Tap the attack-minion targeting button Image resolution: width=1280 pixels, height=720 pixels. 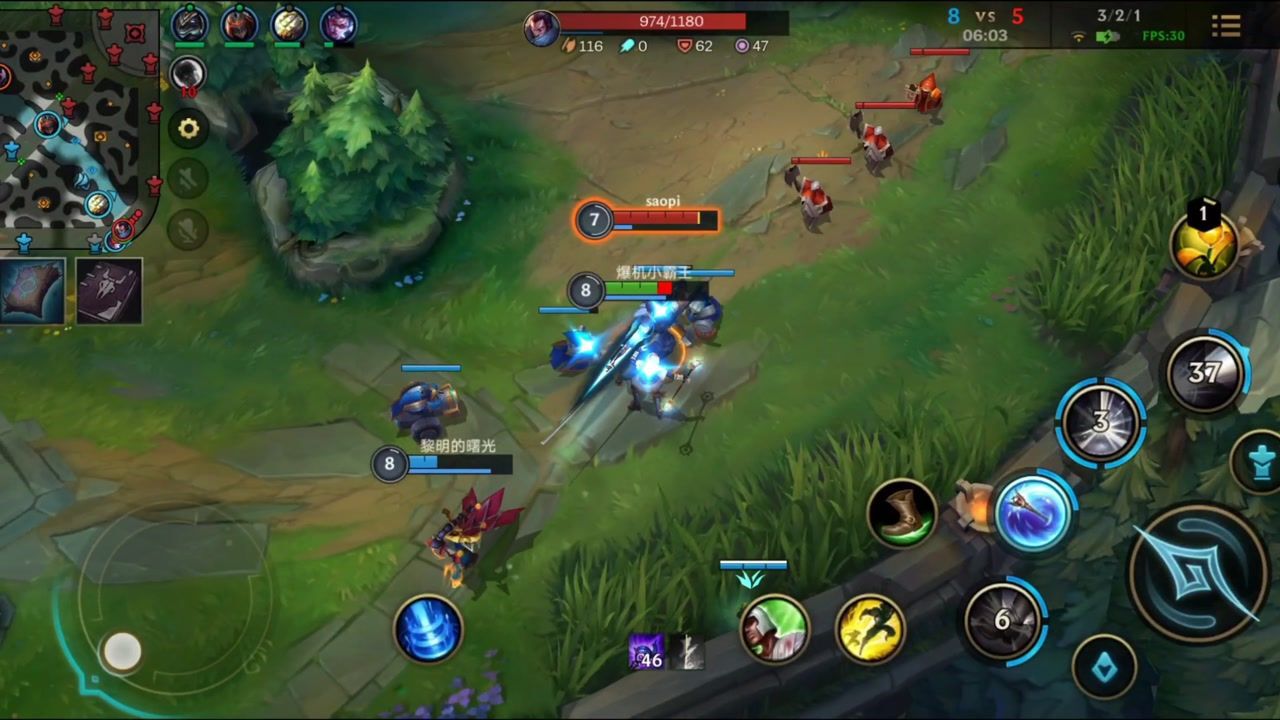tap(1104, 666)
